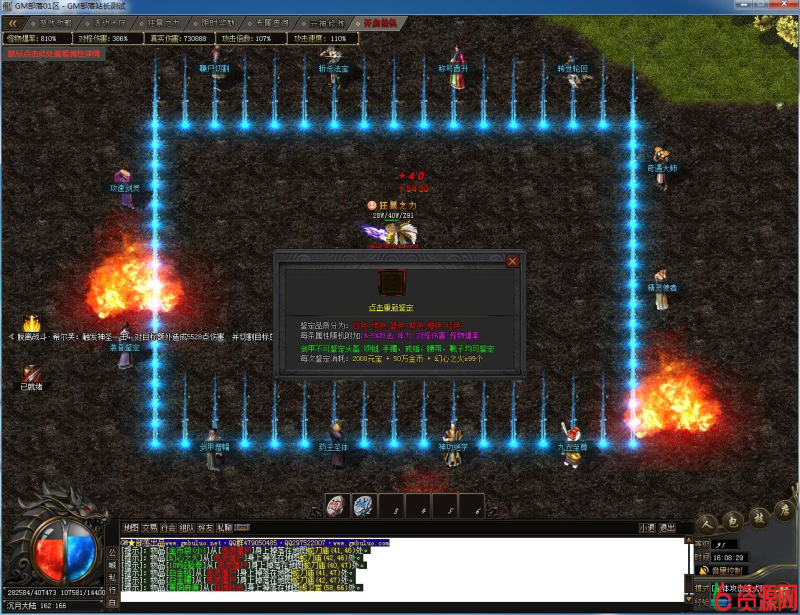Click the 退出 exit game button
Image resolution: width=800 pixels, height=615 pixels.
click(668, 527)
